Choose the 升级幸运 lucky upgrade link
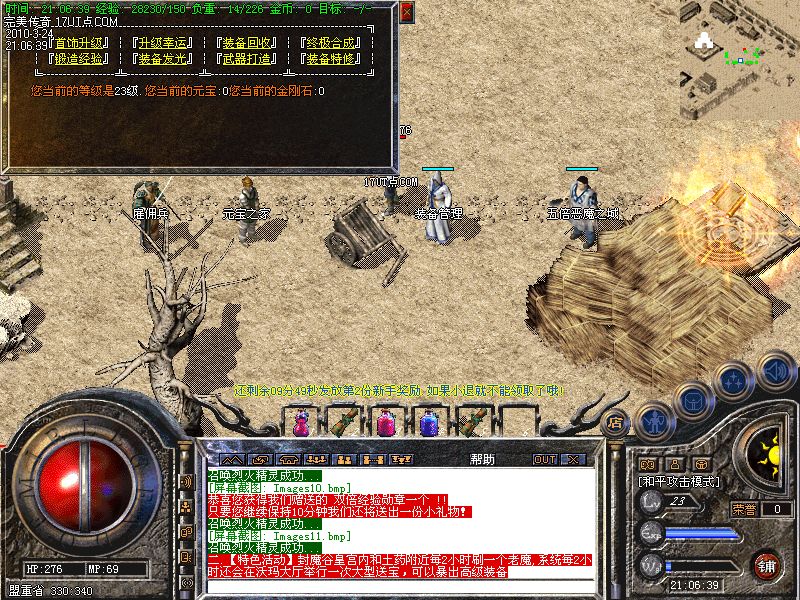This screenshot has height=600, width=800. 165,44
